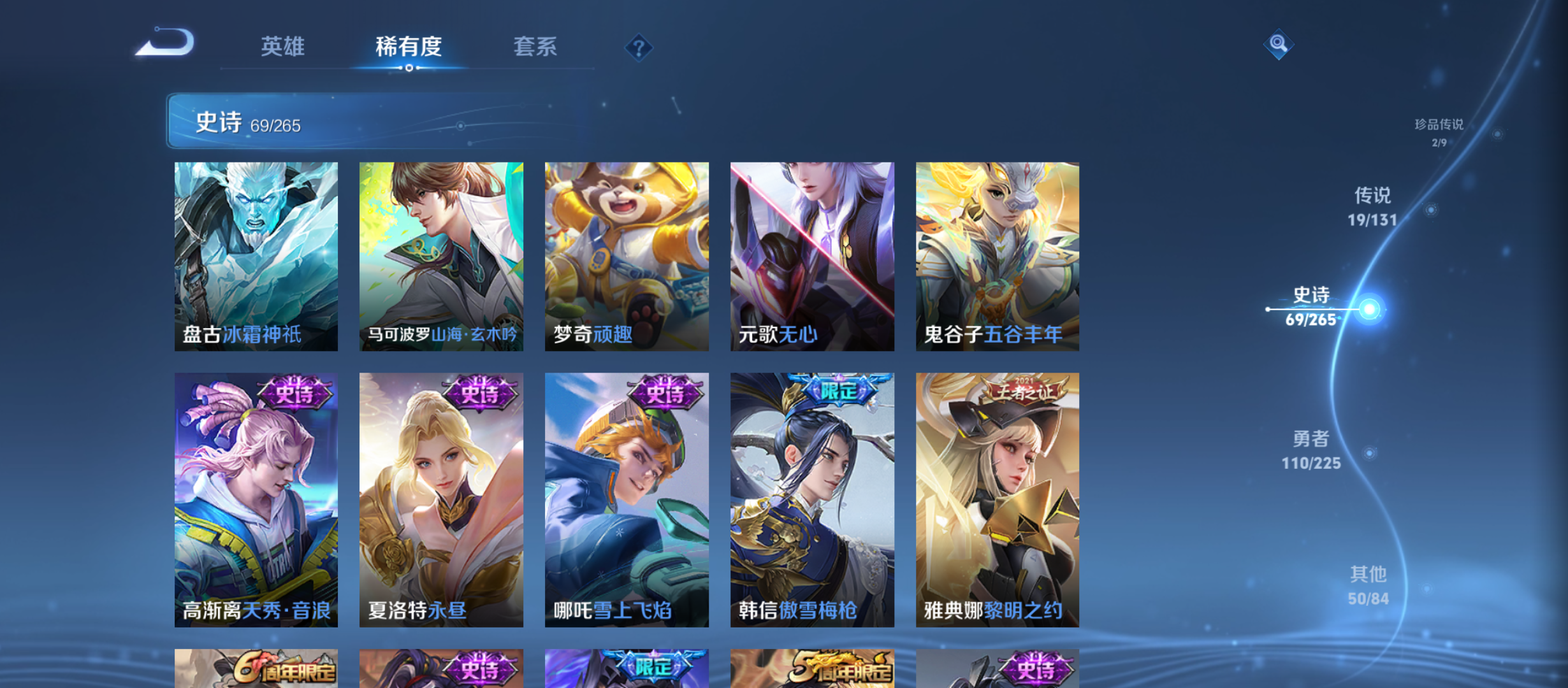Switch to the 英雄 tab
1568x688 pixels.
coord(283,47)
